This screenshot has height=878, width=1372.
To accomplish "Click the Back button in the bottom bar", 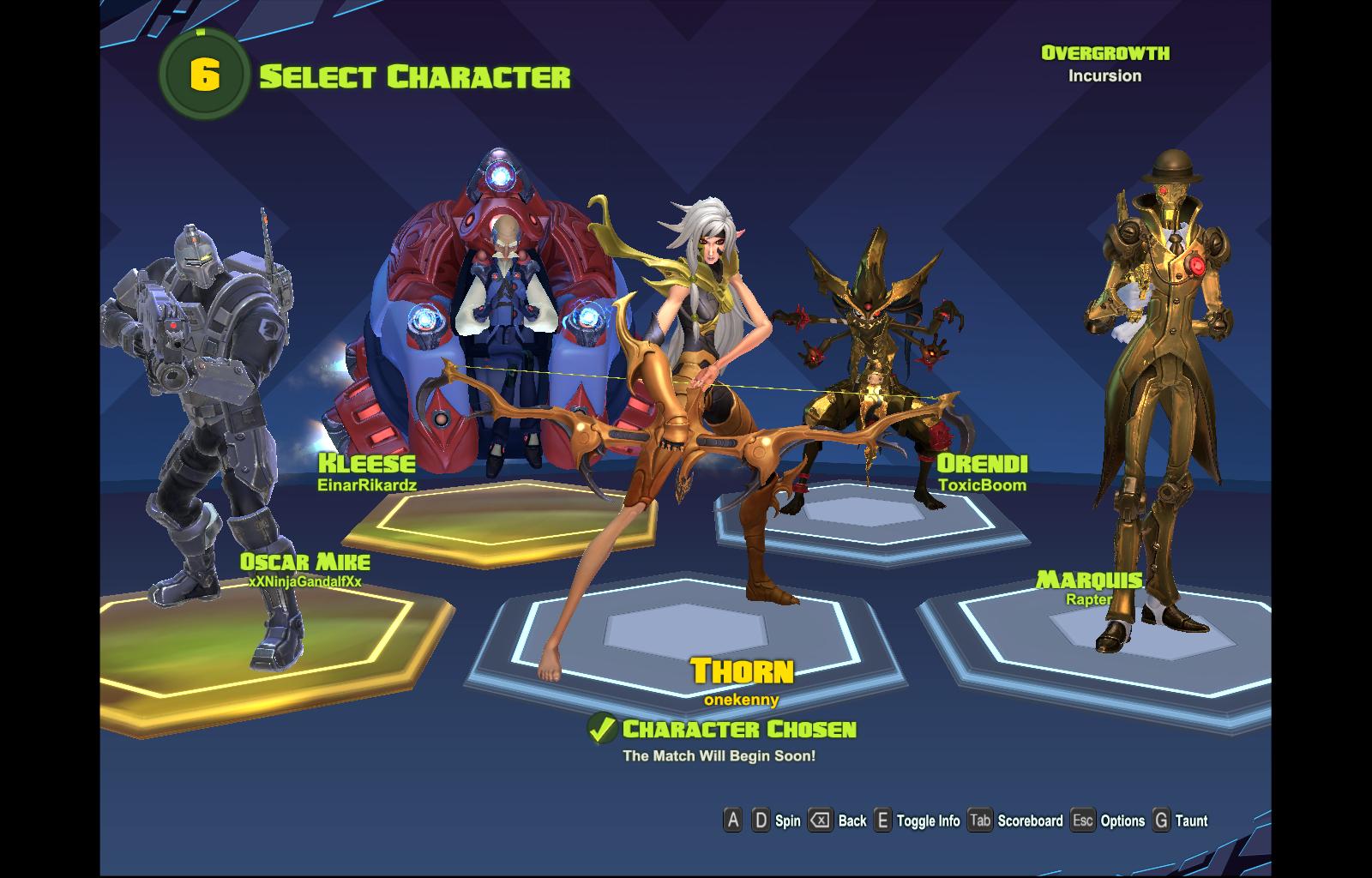I will (839, 821).
